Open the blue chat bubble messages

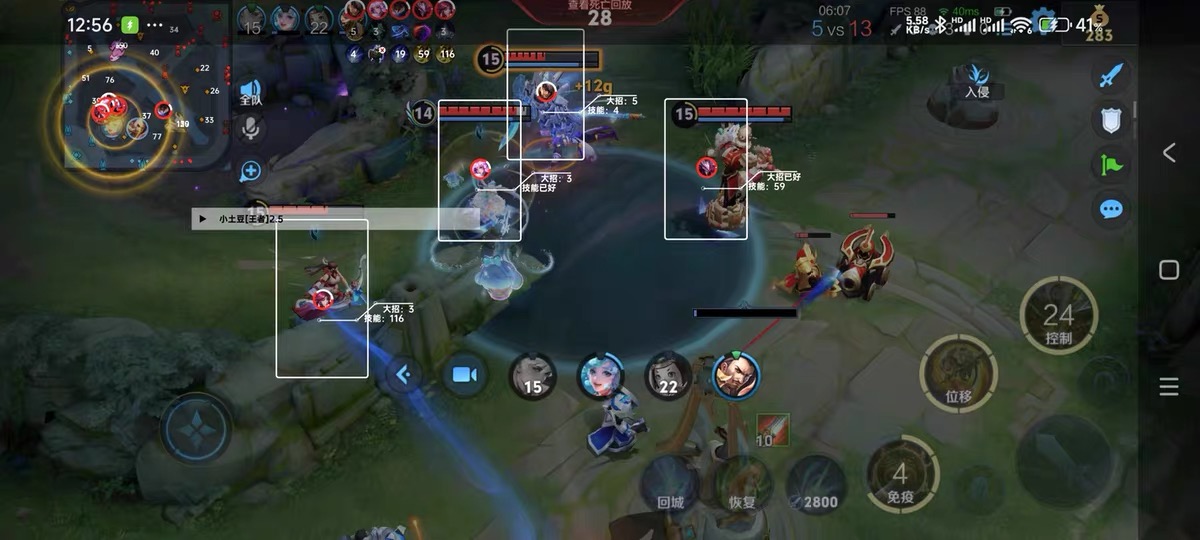1111,209
